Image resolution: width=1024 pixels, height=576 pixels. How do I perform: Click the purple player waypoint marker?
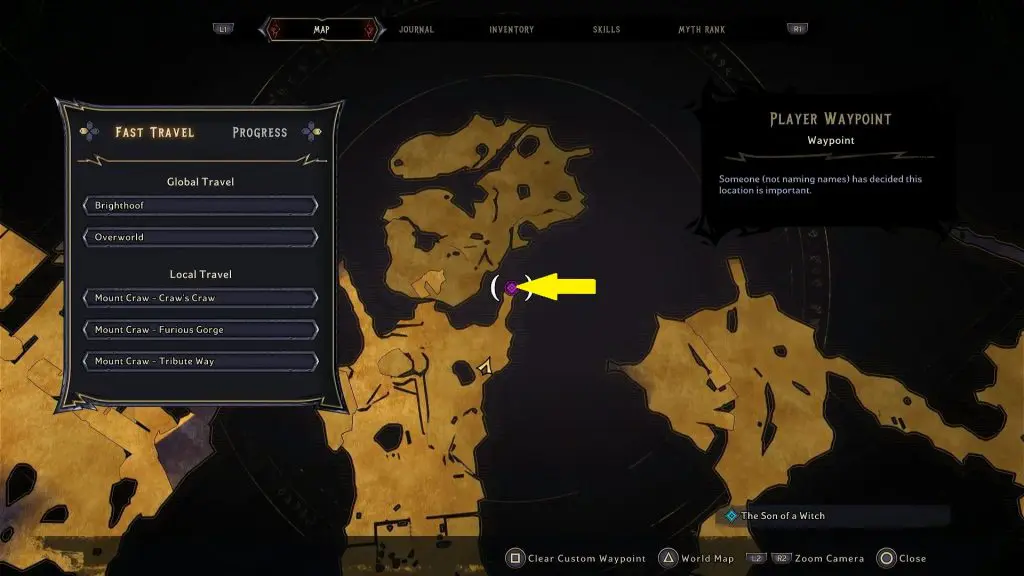[x=511, y=288]
